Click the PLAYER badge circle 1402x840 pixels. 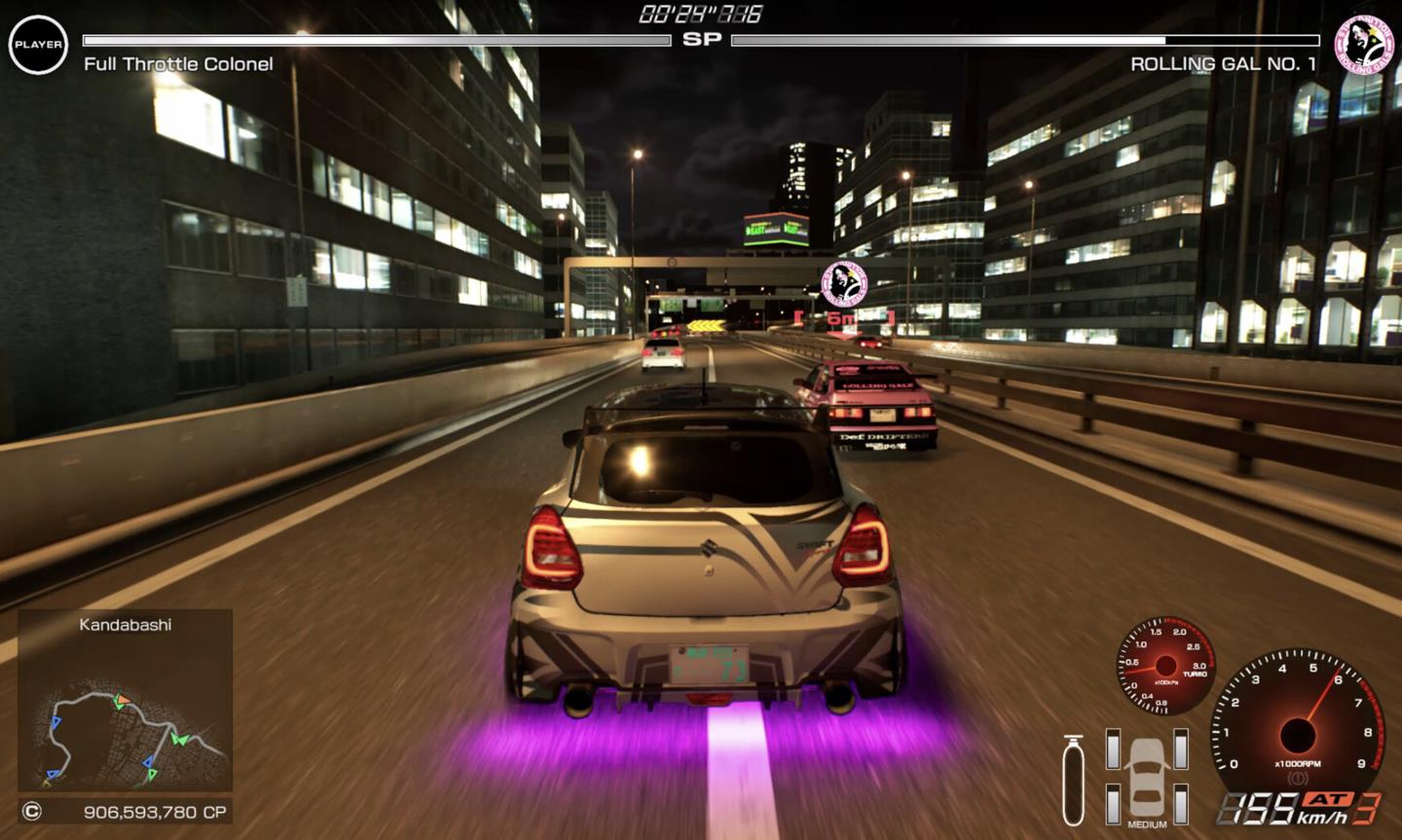pyautogui.click(x=38, y=44)
